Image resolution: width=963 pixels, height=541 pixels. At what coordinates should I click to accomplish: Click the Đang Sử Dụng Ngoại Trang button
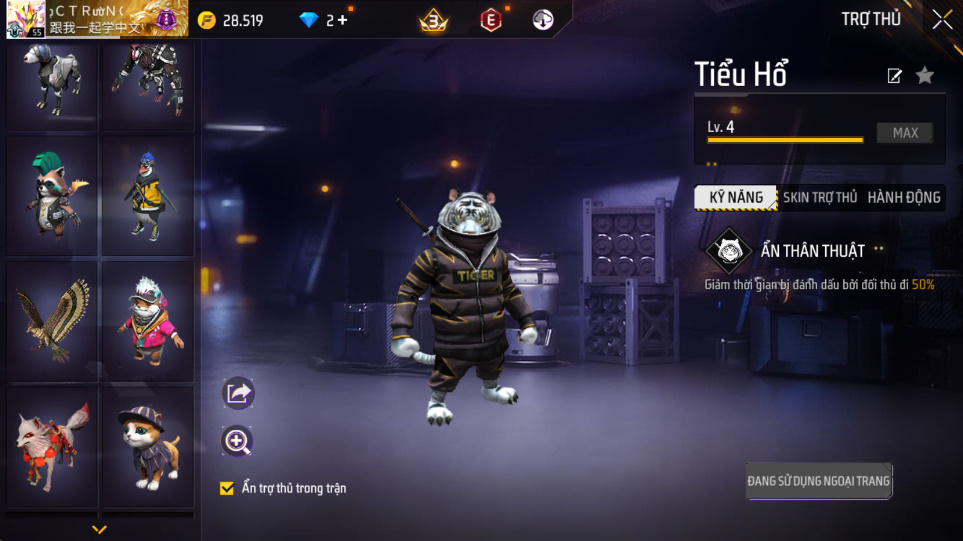818,481
